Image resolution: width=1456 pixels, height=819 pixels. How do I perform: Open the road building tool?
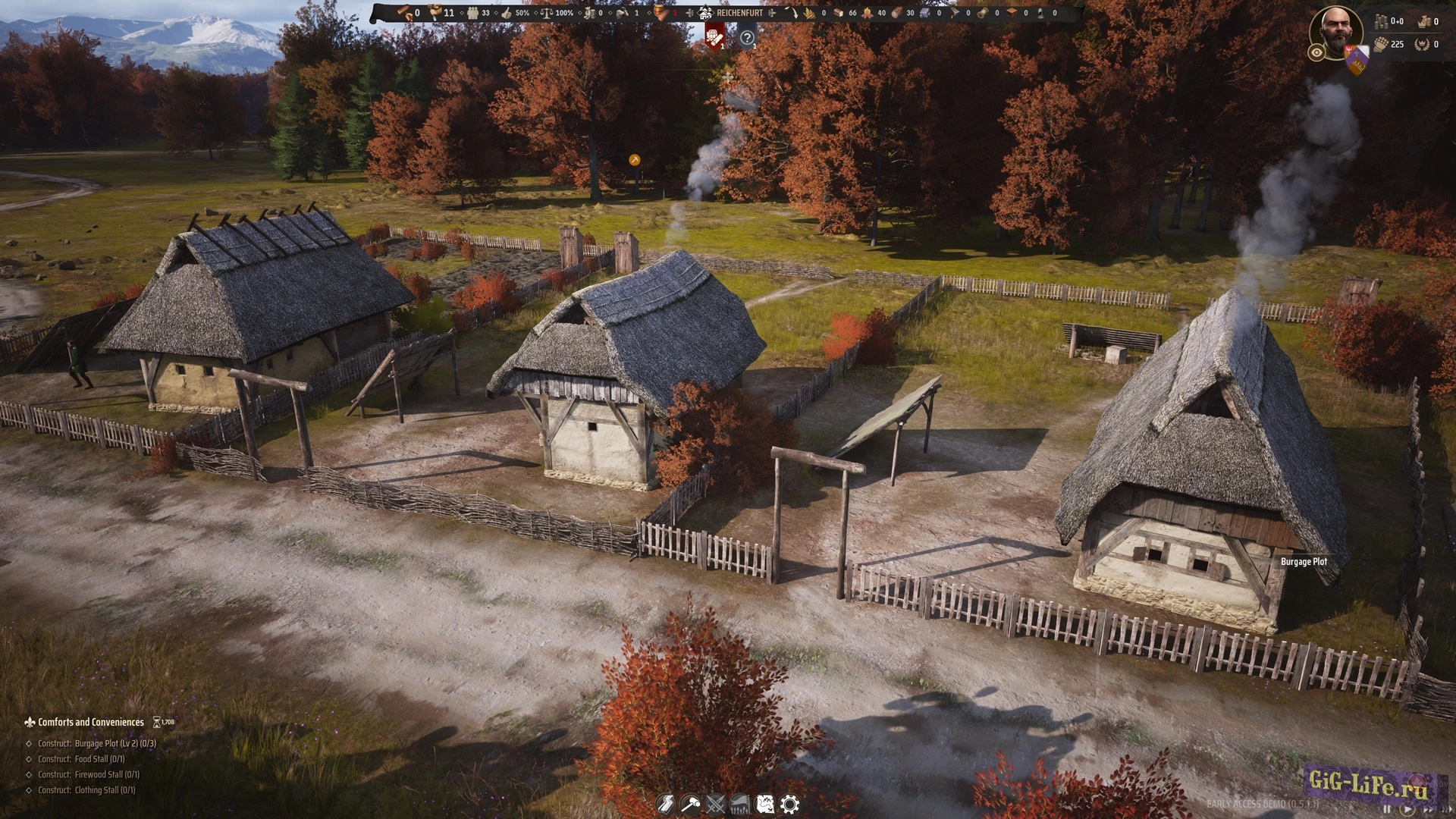coord(665,804)
